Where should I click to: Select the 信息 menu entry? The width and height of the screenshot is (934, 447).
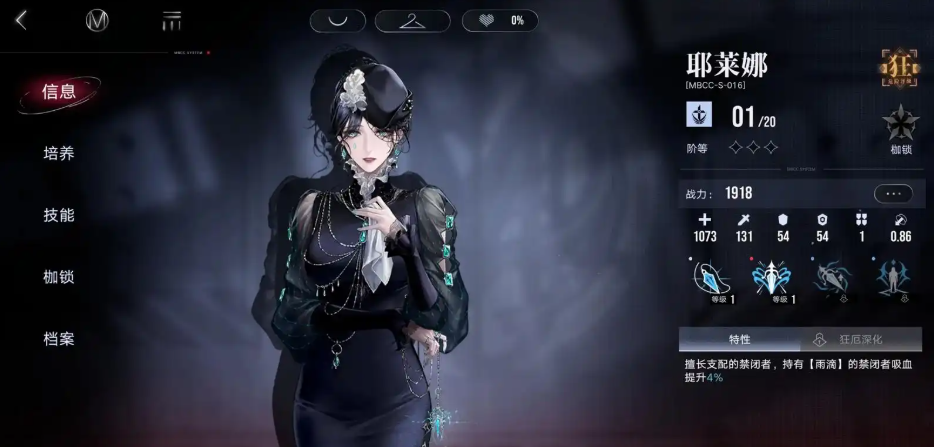(x=59, y=92)
